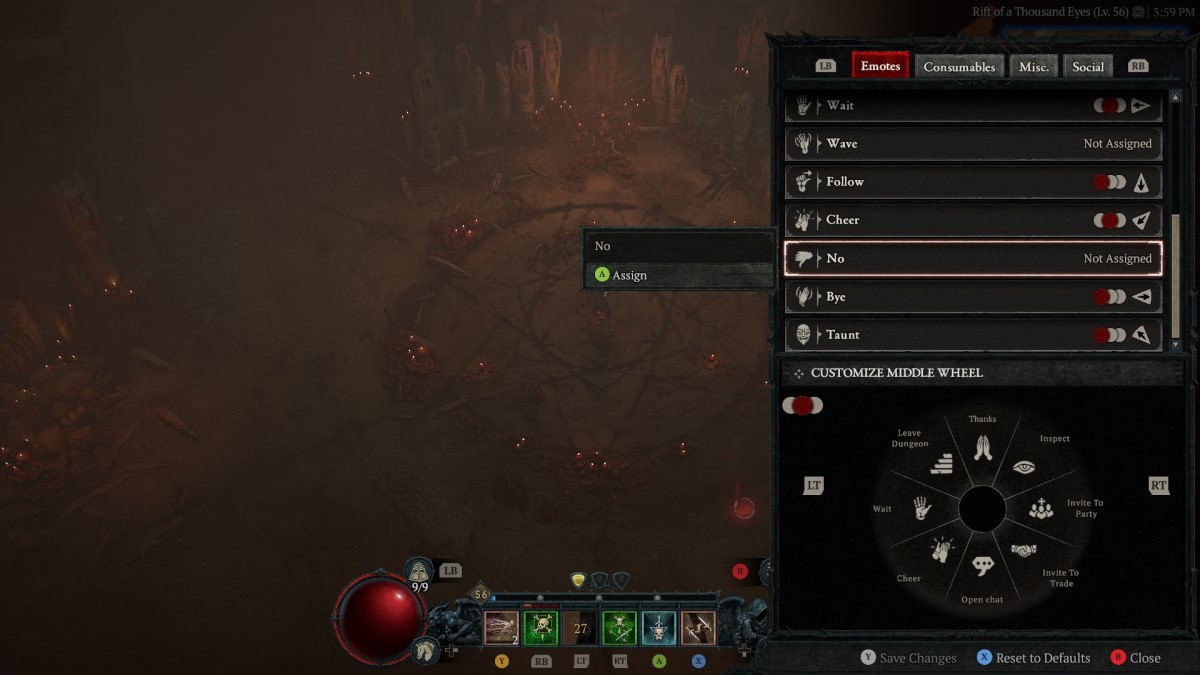Viewport: 1200px width, 675px height.
Task: Choose the Taunt emote row
Action: (x=973, y=335)
